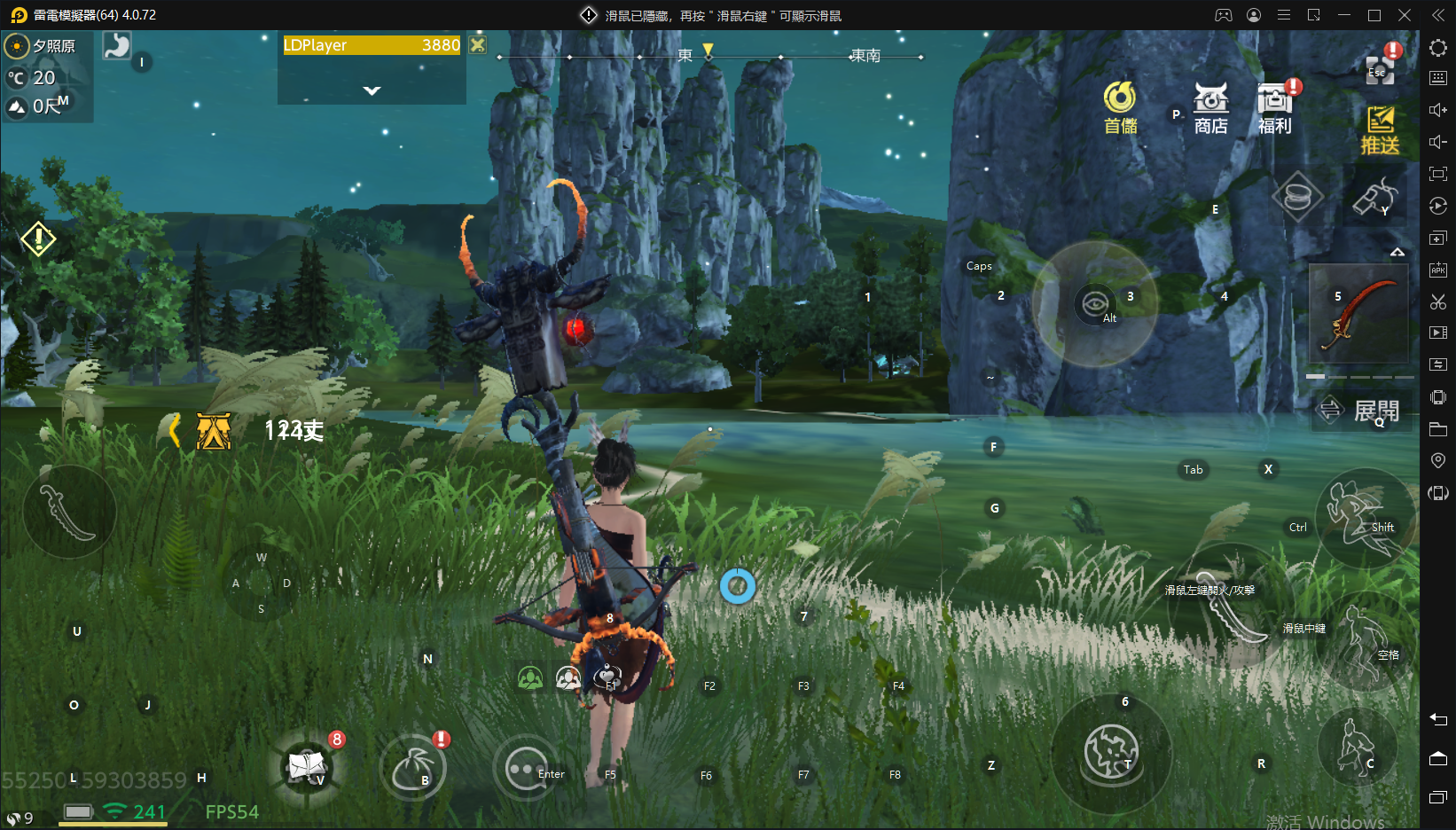Open the 首儲 first-recharge menu
The width and height of the screenshot is (1456, 830).
pyautogui.click(x=1120, y=108)
